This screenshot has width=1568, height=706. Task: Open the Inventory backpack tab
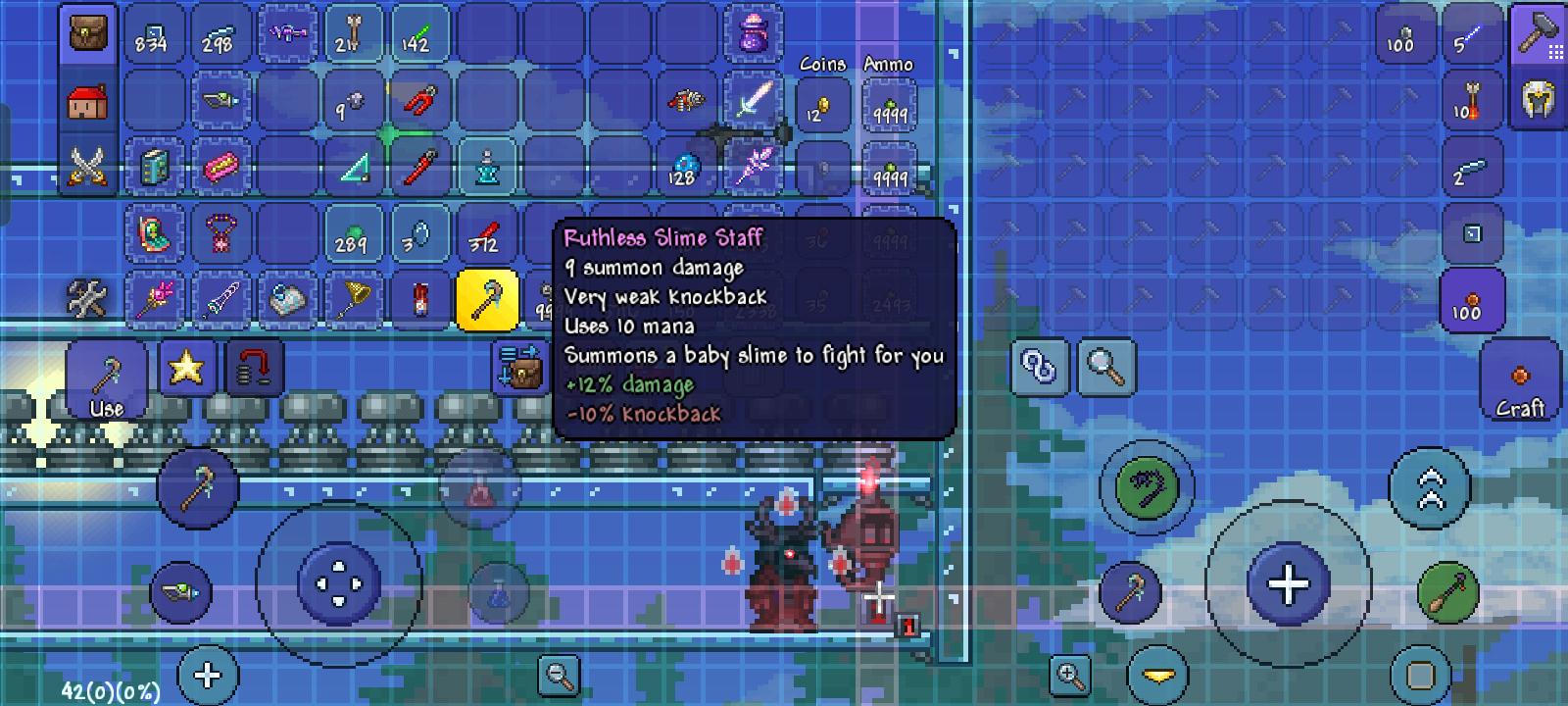click(87, 32)
